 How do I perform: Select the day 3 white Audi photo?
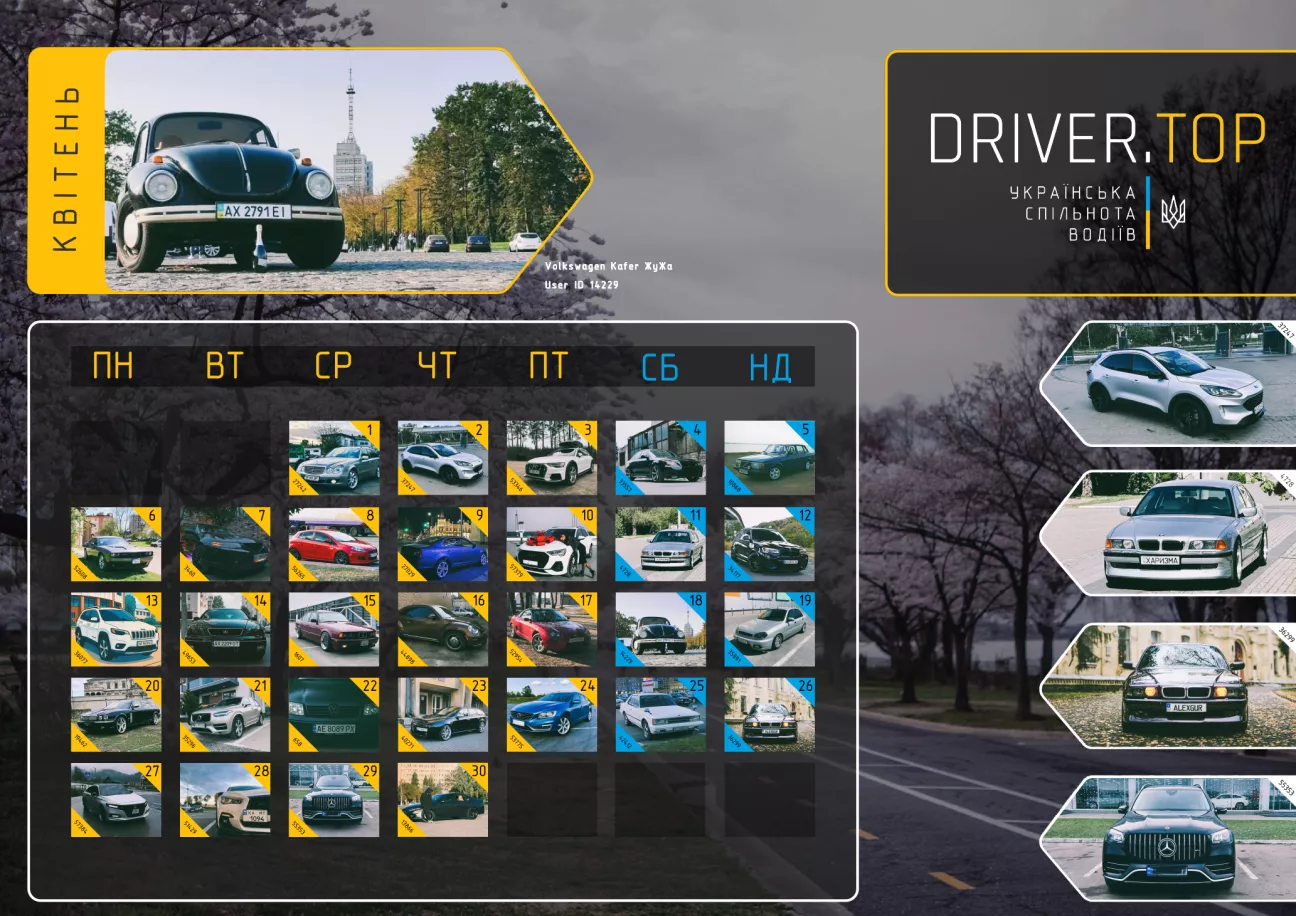(x=551, y=458)
